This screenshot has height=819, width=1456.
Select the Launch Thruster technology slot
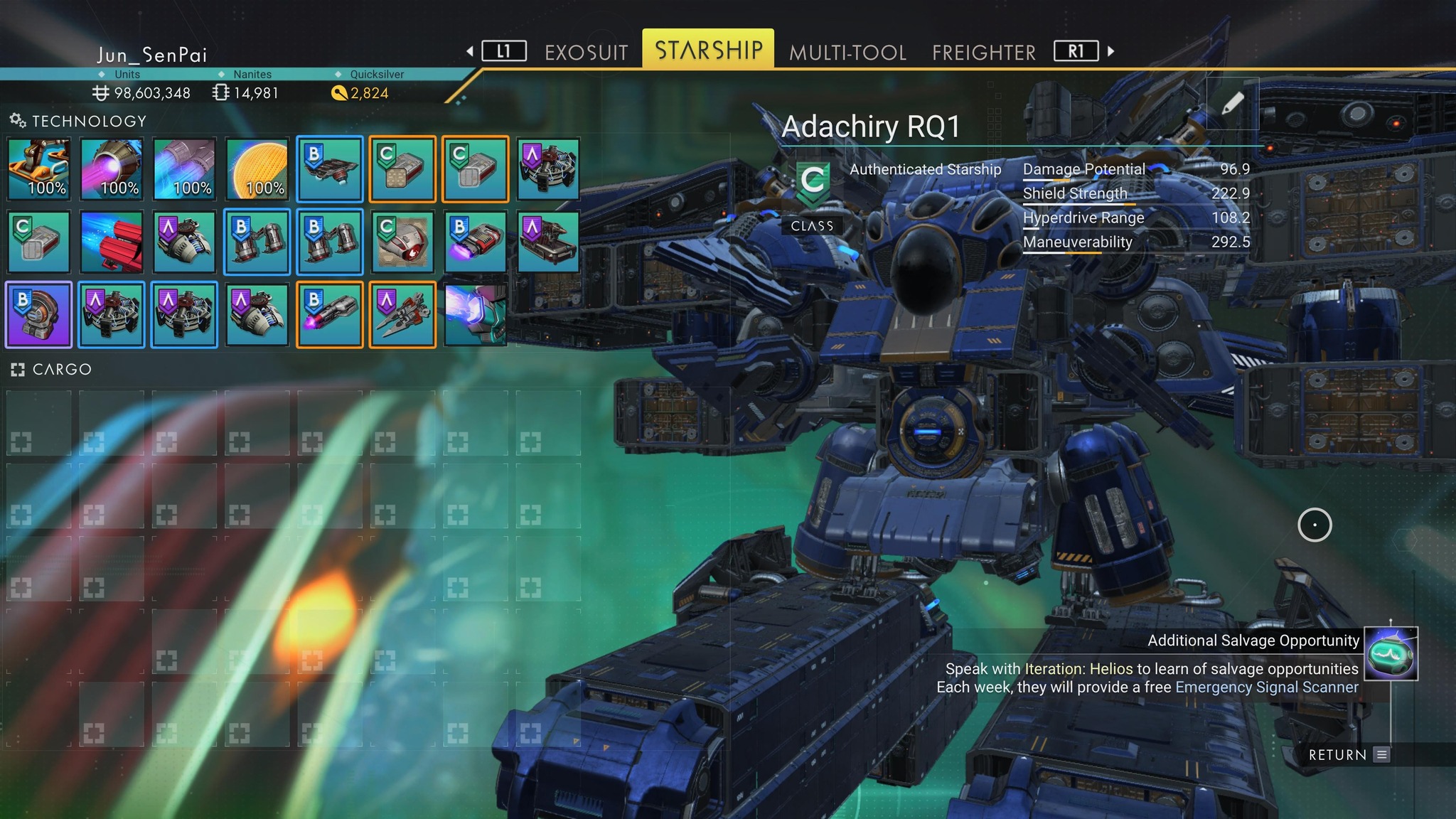click(40, 169)
